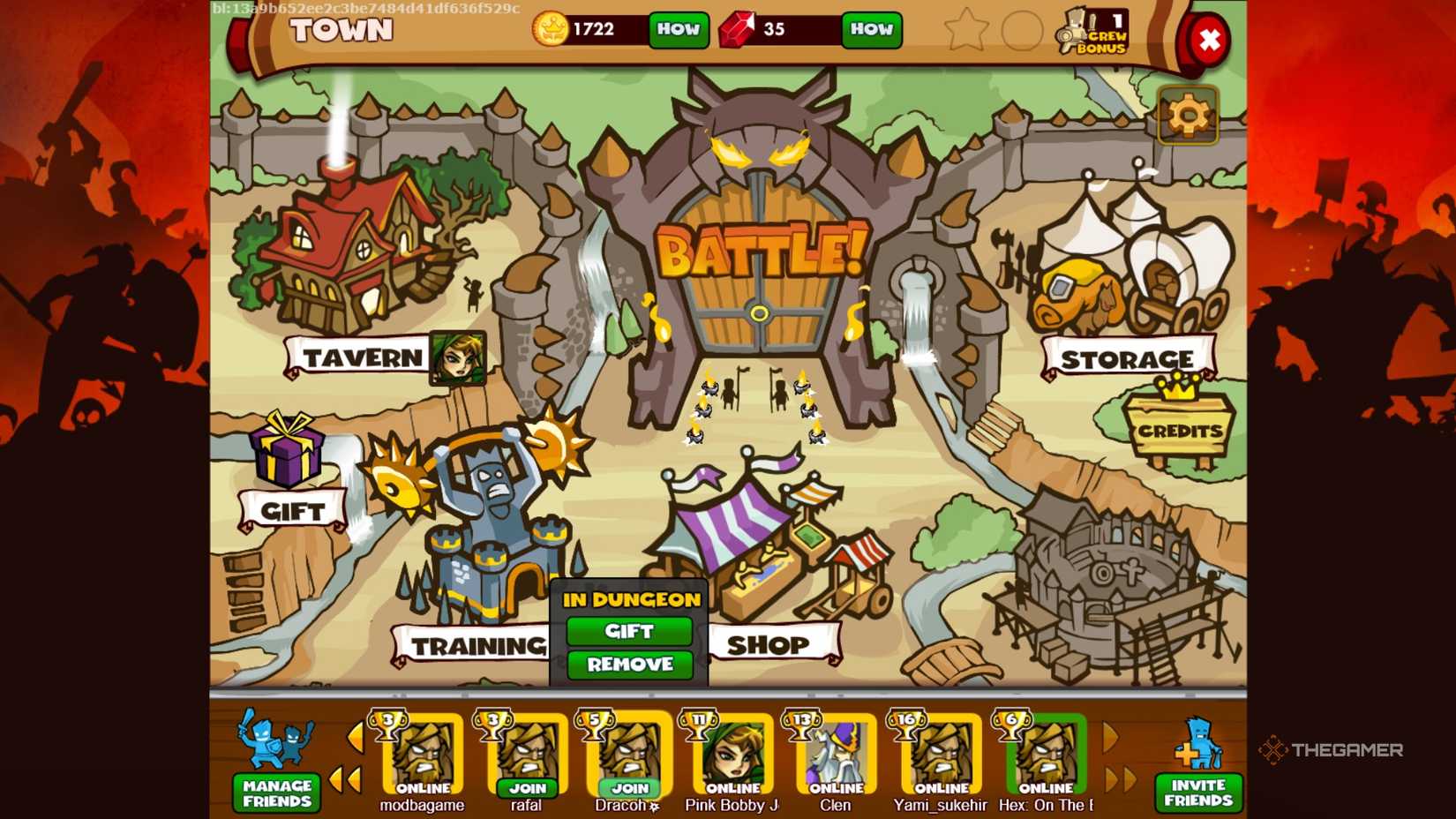Open the settings gear
The width and height of the screenshot is (1456, 819).
click(x=1189, y=115)
